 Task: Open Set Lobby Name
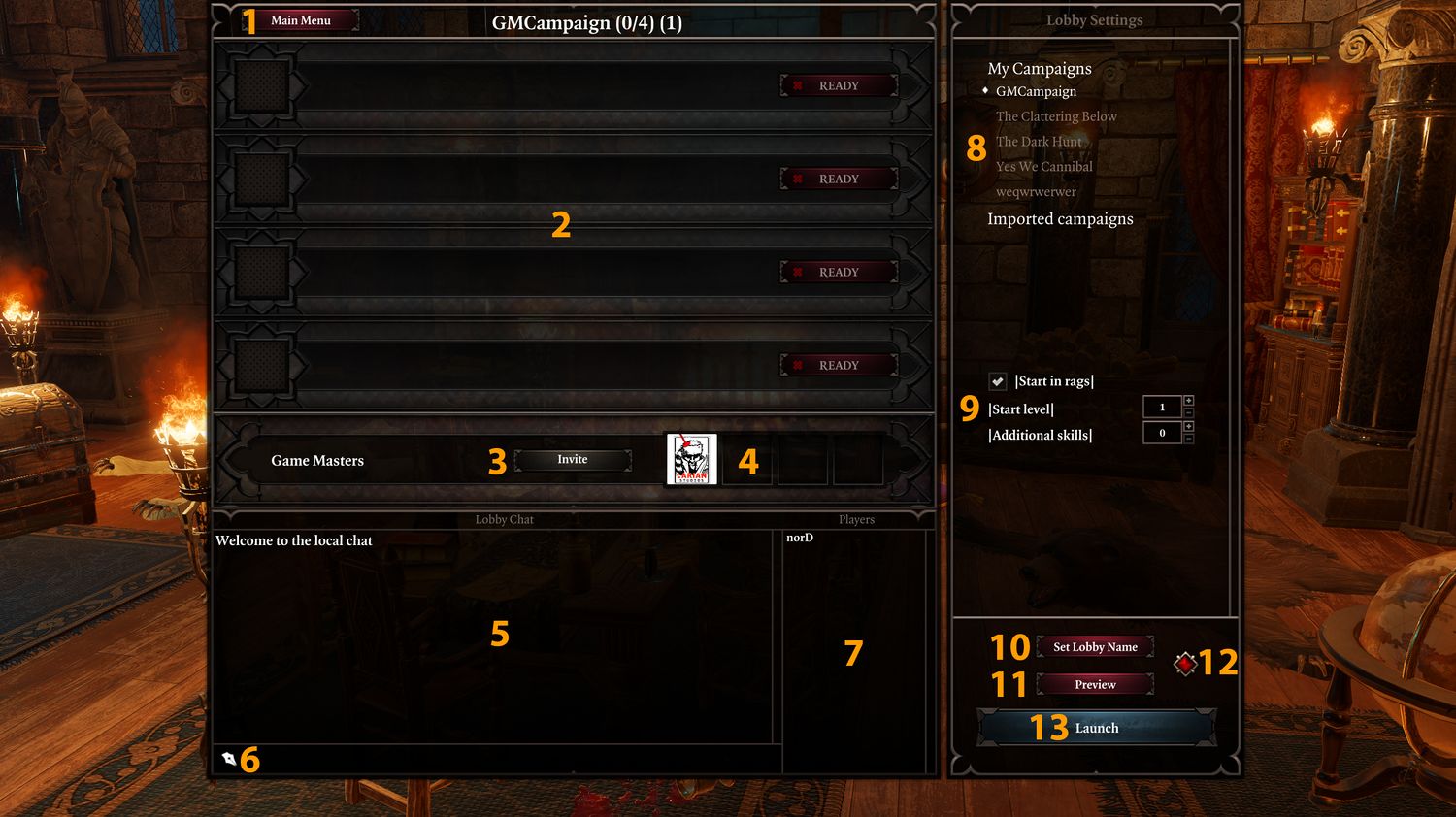[1095, 647]
